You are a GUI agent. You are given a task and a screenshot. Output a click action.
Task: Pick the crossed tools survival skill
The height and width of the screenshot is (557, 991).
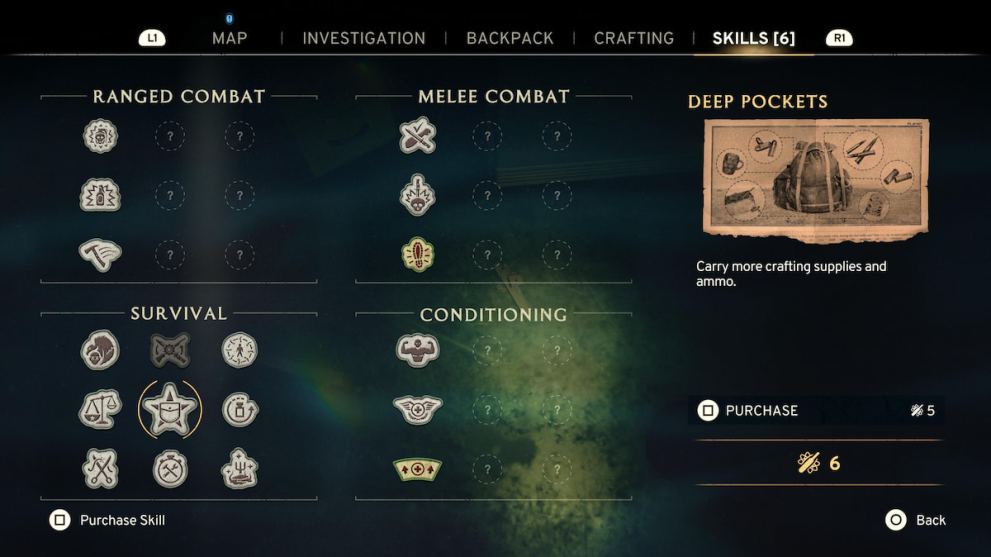tap(100, 468)
